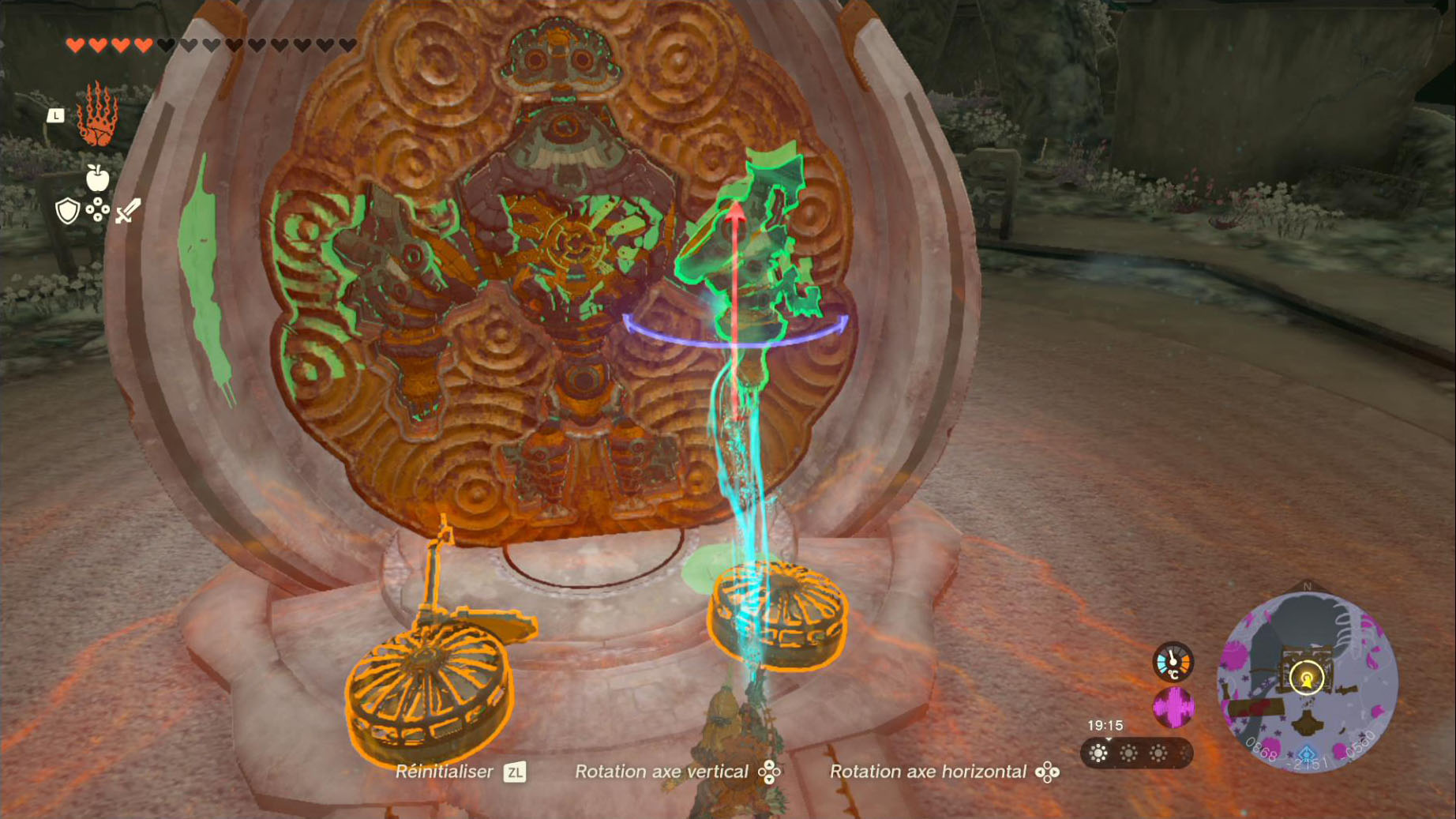The image size is (1456, 819).
Task: Open the shield quick-select icon
Action: [x=68, y=211]
